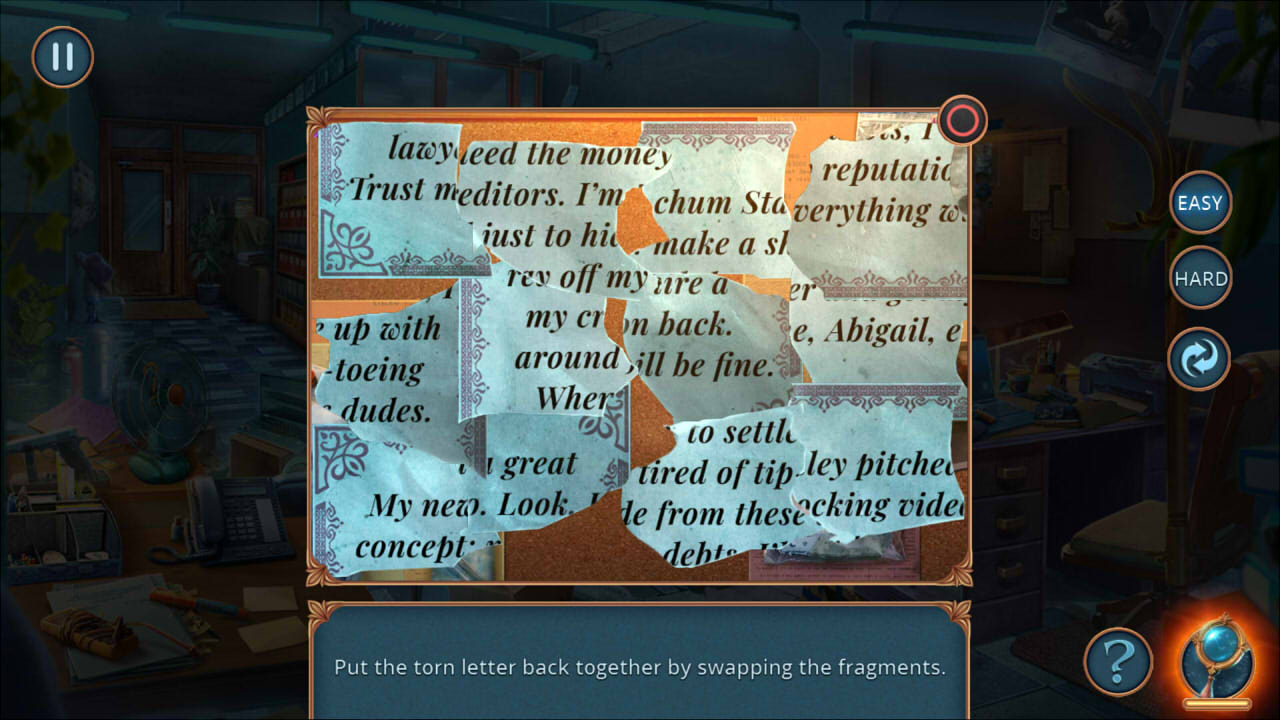
Task: Pick the fragment saying 'ill be fine'
Action: click(700, 350)
